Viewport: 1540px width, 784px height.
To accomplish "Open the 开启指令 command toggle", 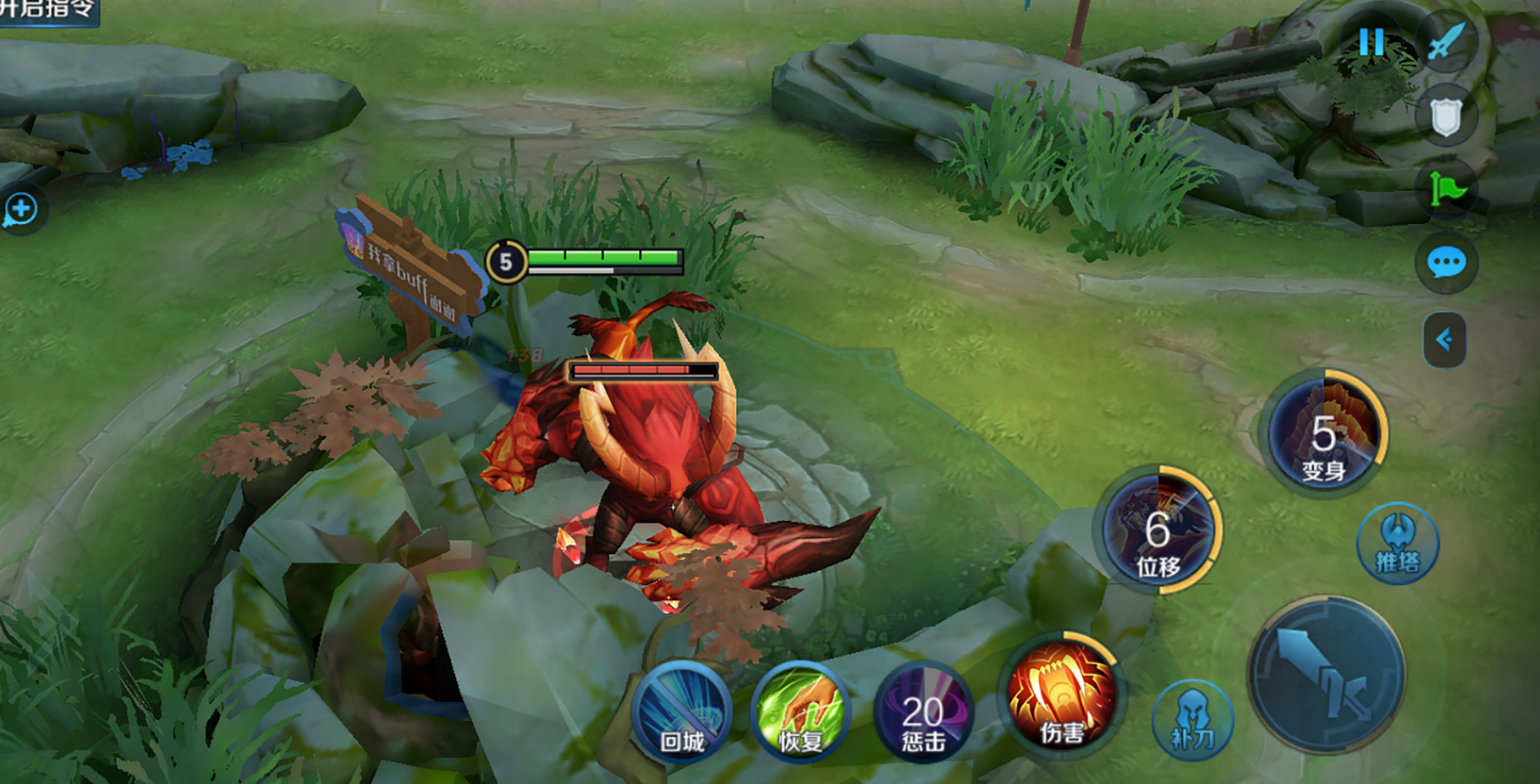I will (x=48, y=10).
